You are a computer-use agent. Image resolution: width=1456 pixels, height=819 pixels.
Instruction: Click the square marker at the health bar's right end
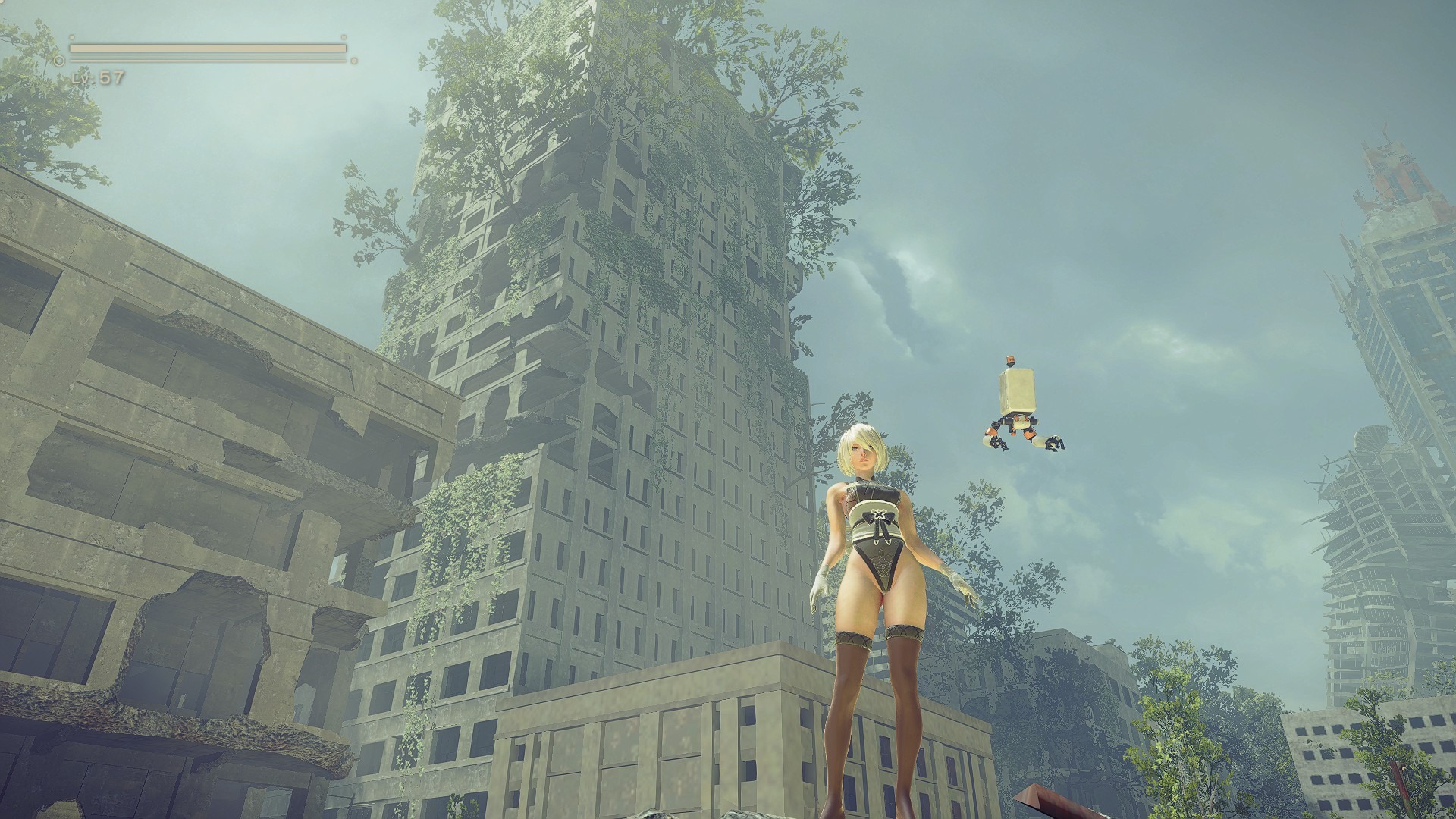[342, 37]
